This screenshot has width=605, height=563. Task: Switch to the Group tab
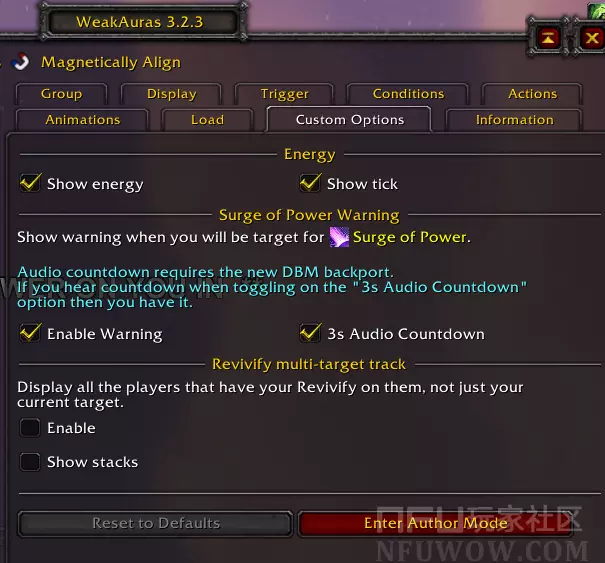pos(61,94)
